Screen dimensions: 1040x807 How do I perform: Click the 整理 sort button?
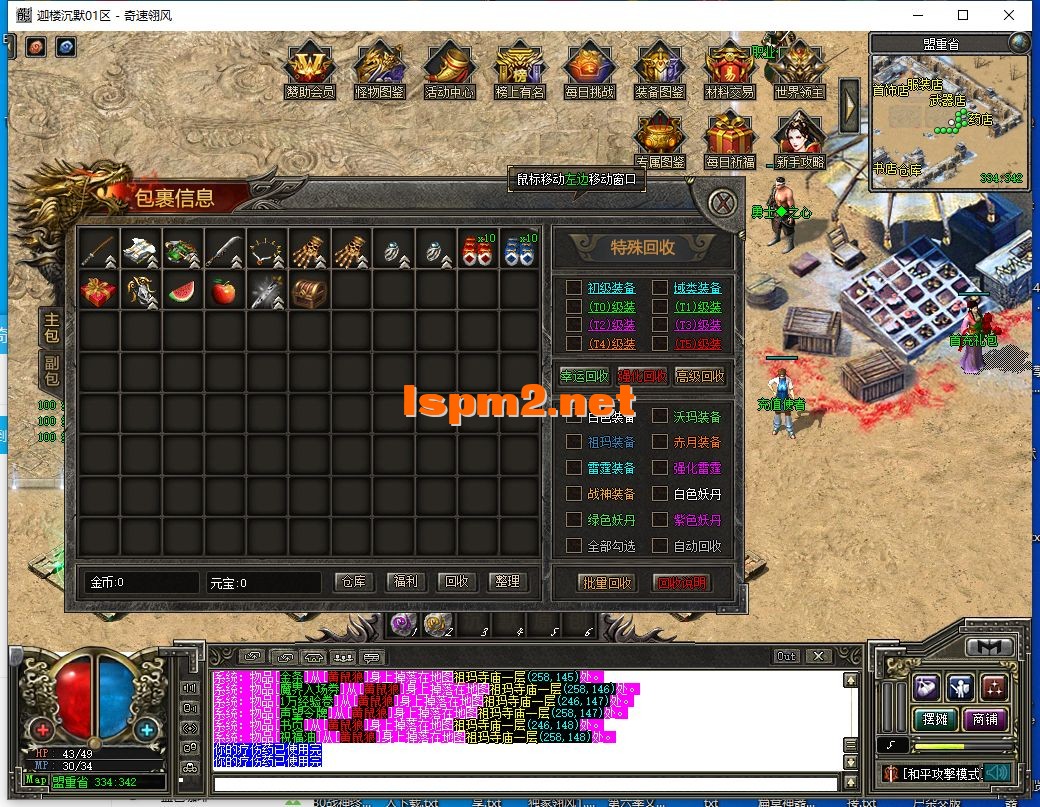coord(507,582)
